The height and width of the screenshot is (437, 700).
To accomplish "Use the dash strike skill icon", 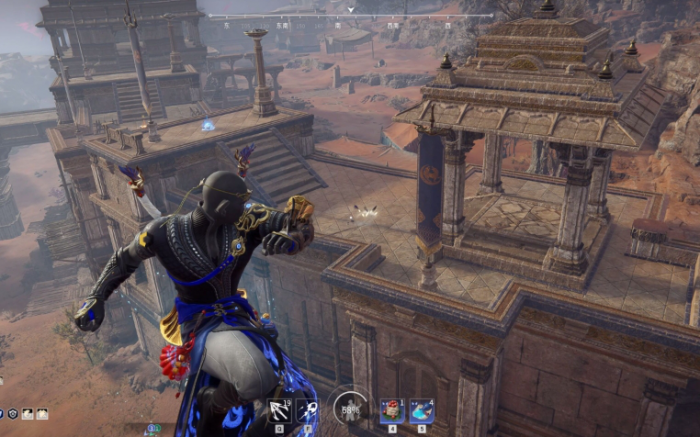I will point(308,411).
